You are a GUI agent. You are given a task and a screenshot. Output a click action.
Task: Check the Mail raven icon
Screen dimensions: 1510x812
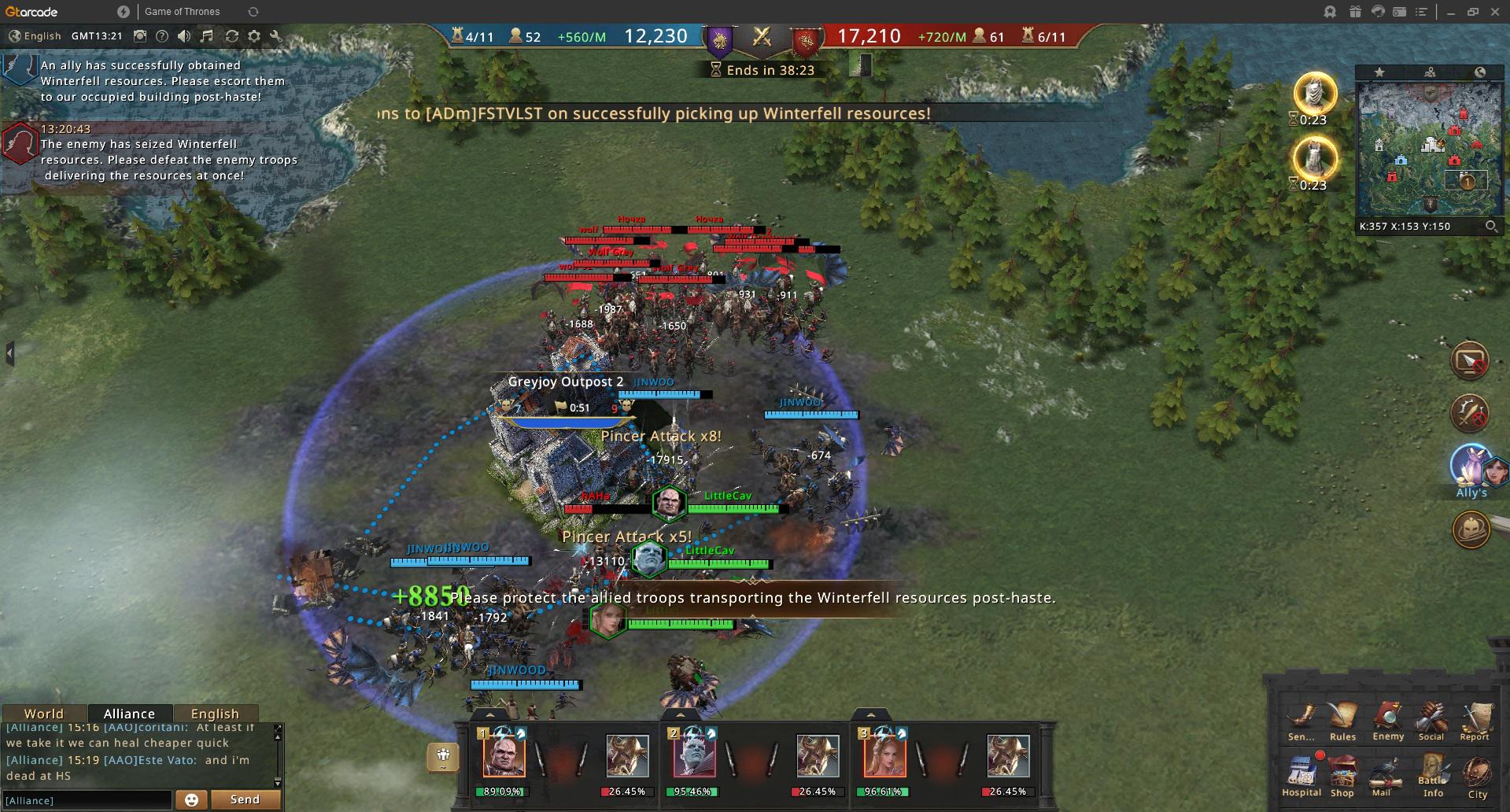[1383, 774]
